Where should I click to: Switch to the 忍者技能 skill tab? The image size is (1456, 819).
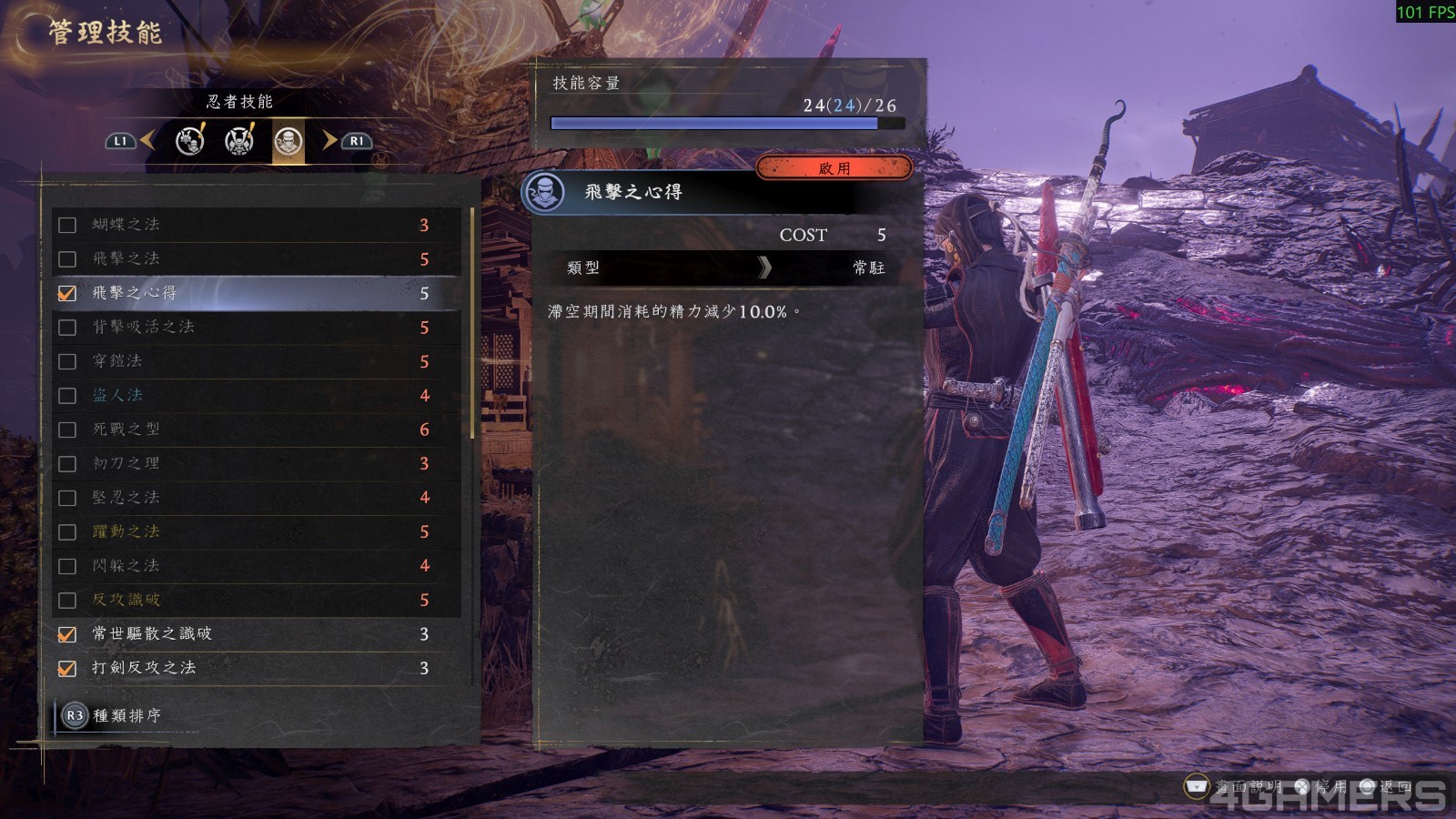point(238,103)
